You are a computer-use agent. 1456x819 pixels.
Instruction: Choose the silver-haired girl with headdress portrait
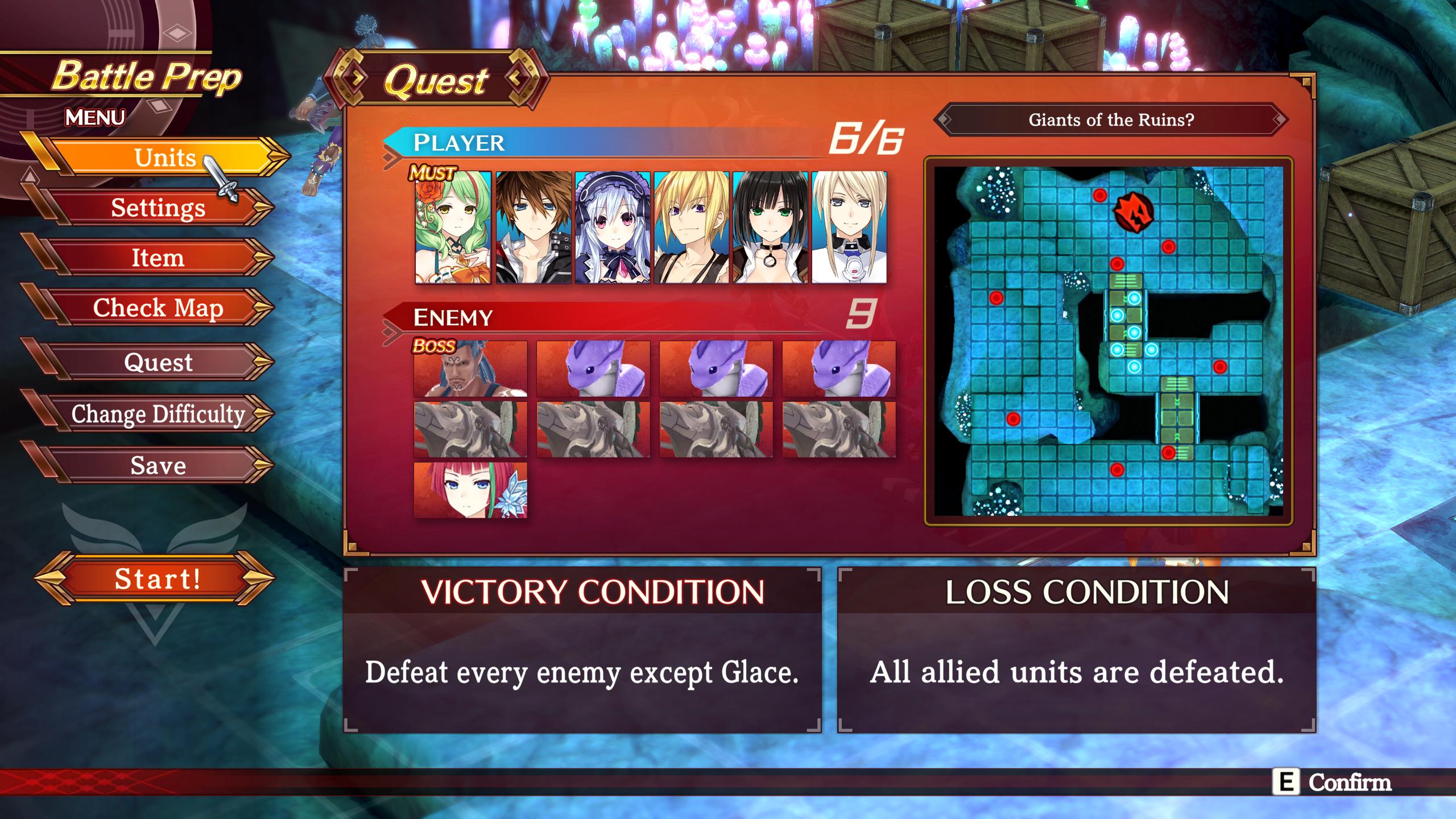(x=612, y=227)
